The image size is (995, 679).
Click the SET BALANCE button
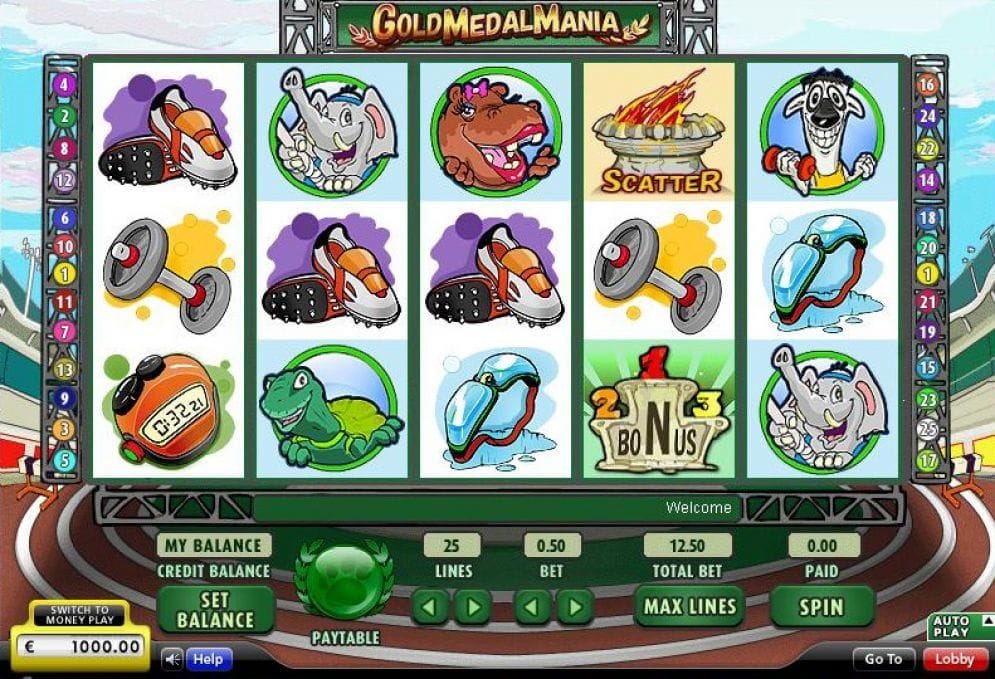[x=216, y=608]
